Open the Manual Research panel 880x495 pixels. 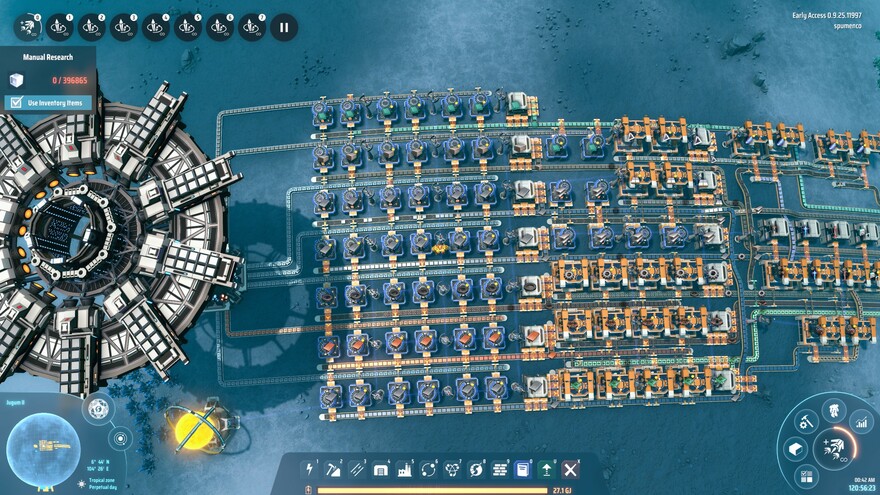point(47,57)
